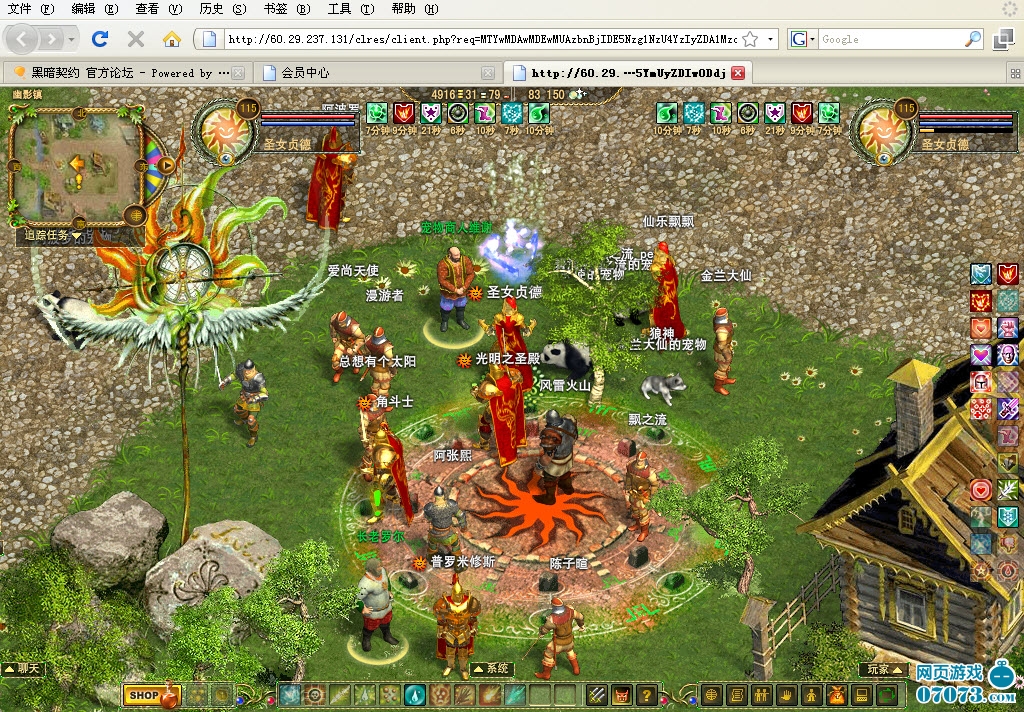Click the crossed swords icon in hotbar
This screenshot has height=712, width=1024.
click(597, 695)
